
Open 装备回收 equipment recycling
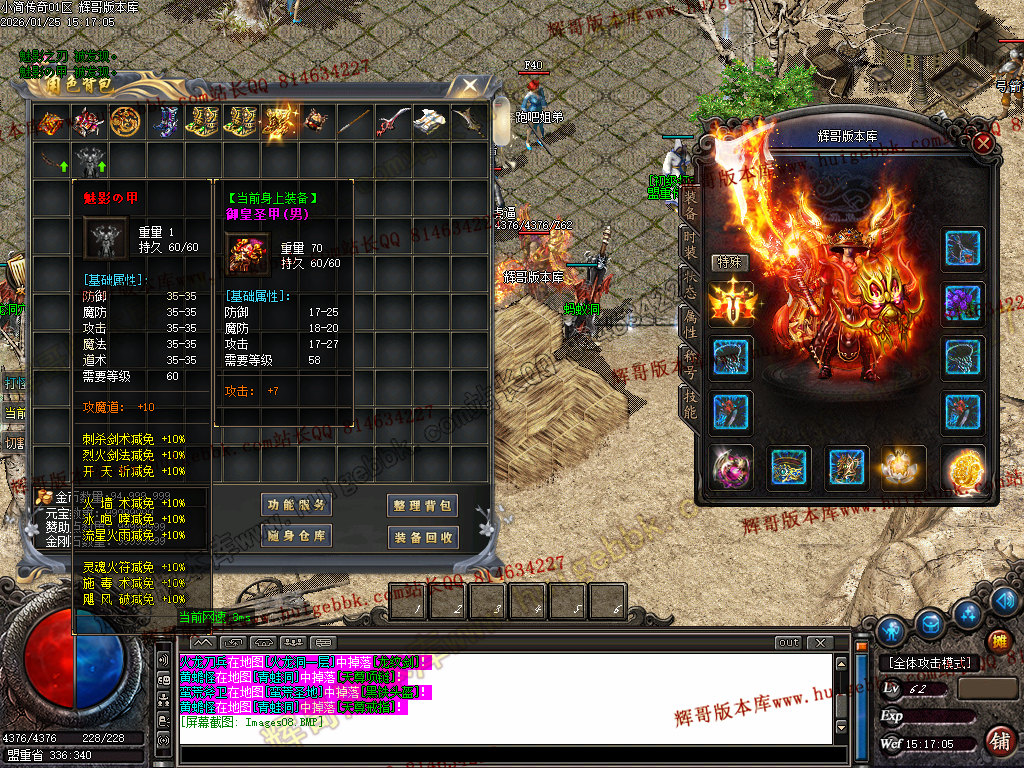pos(423,537)
